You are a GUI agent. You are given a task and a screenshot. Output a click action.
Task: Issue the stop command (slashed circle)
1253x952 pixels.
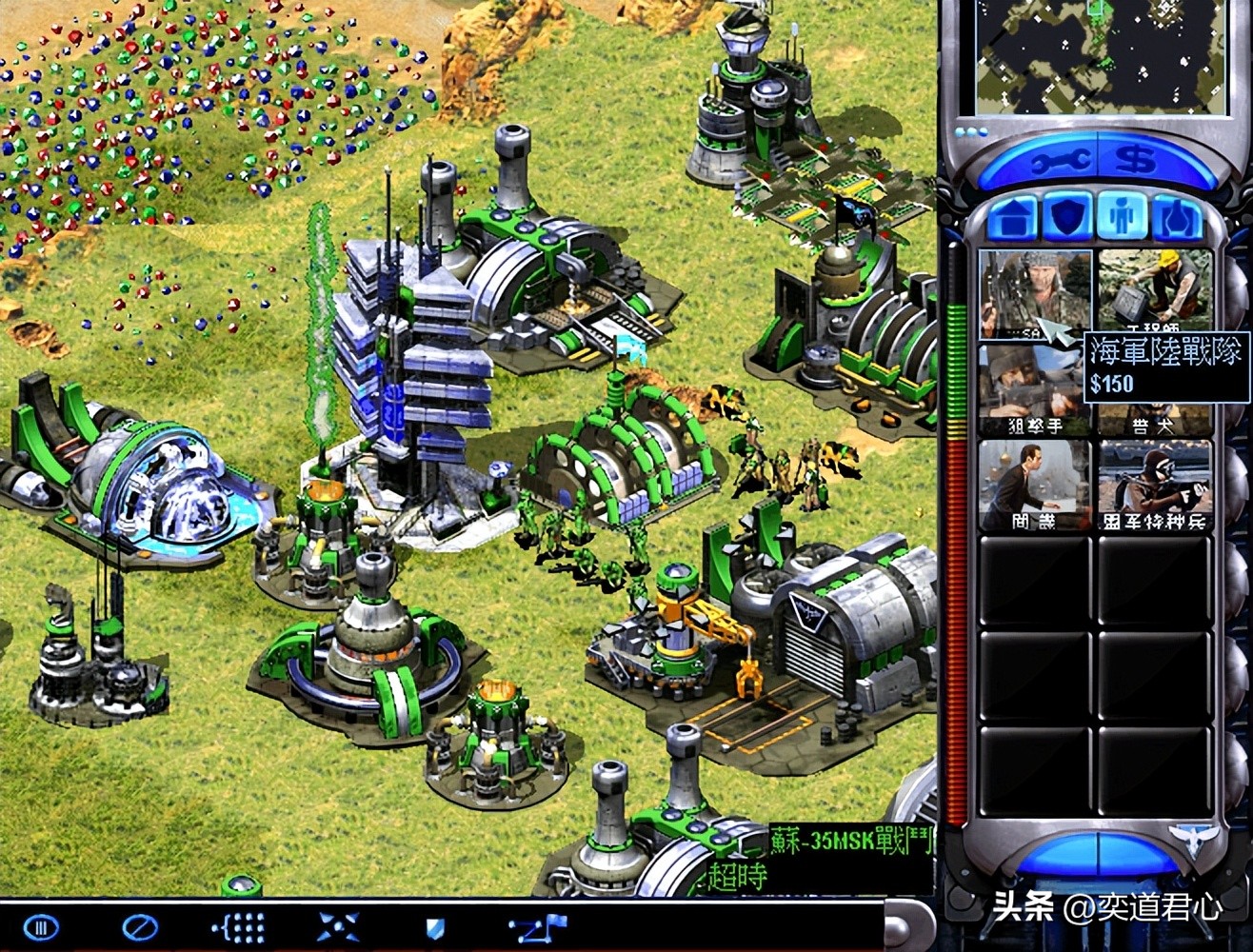coord(140,926)
